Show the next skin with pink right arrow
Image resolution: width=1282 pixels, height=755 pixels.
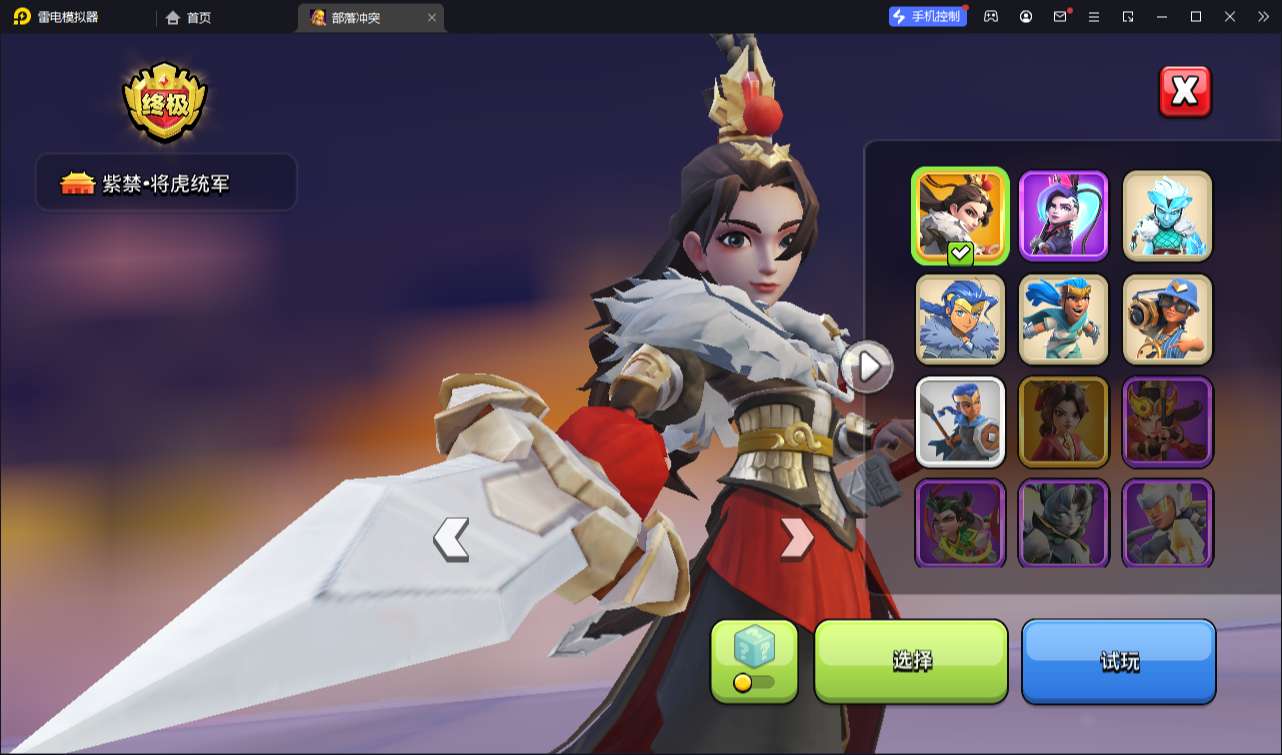796,538
